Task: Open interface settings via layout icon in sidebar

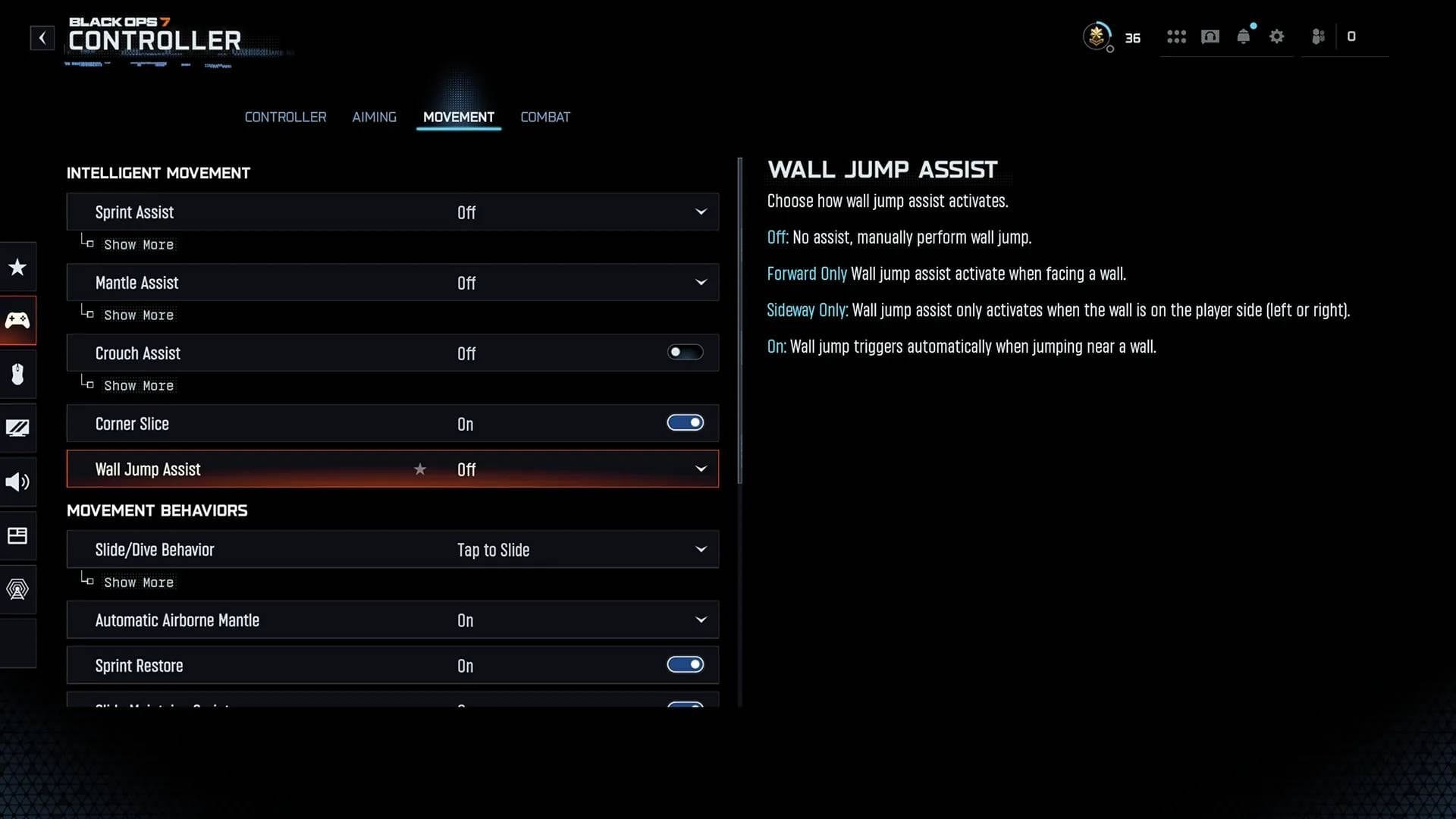Action: point(17,535)
